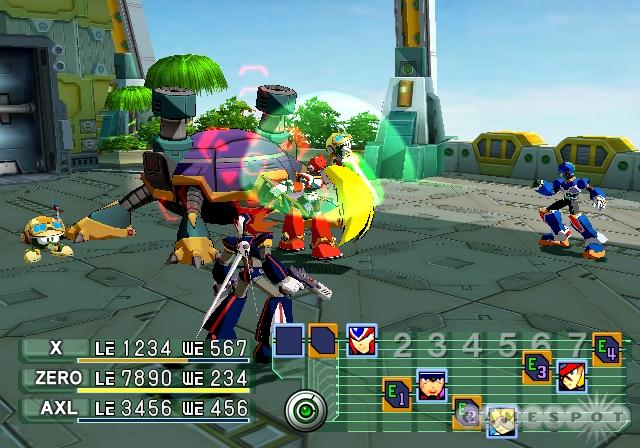
Task: Click the E3 enemy turn marker
Action: tap(537, 368)
